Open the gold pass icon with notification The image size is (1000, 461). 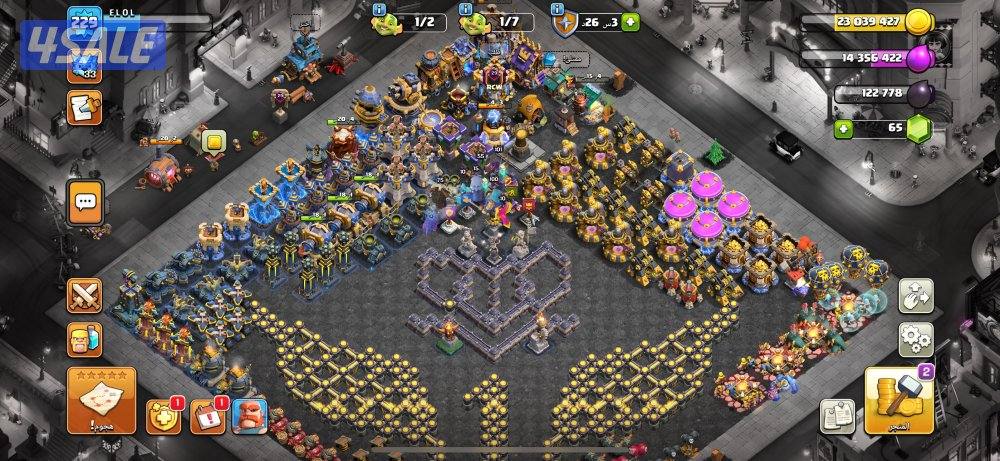[163, 415]
